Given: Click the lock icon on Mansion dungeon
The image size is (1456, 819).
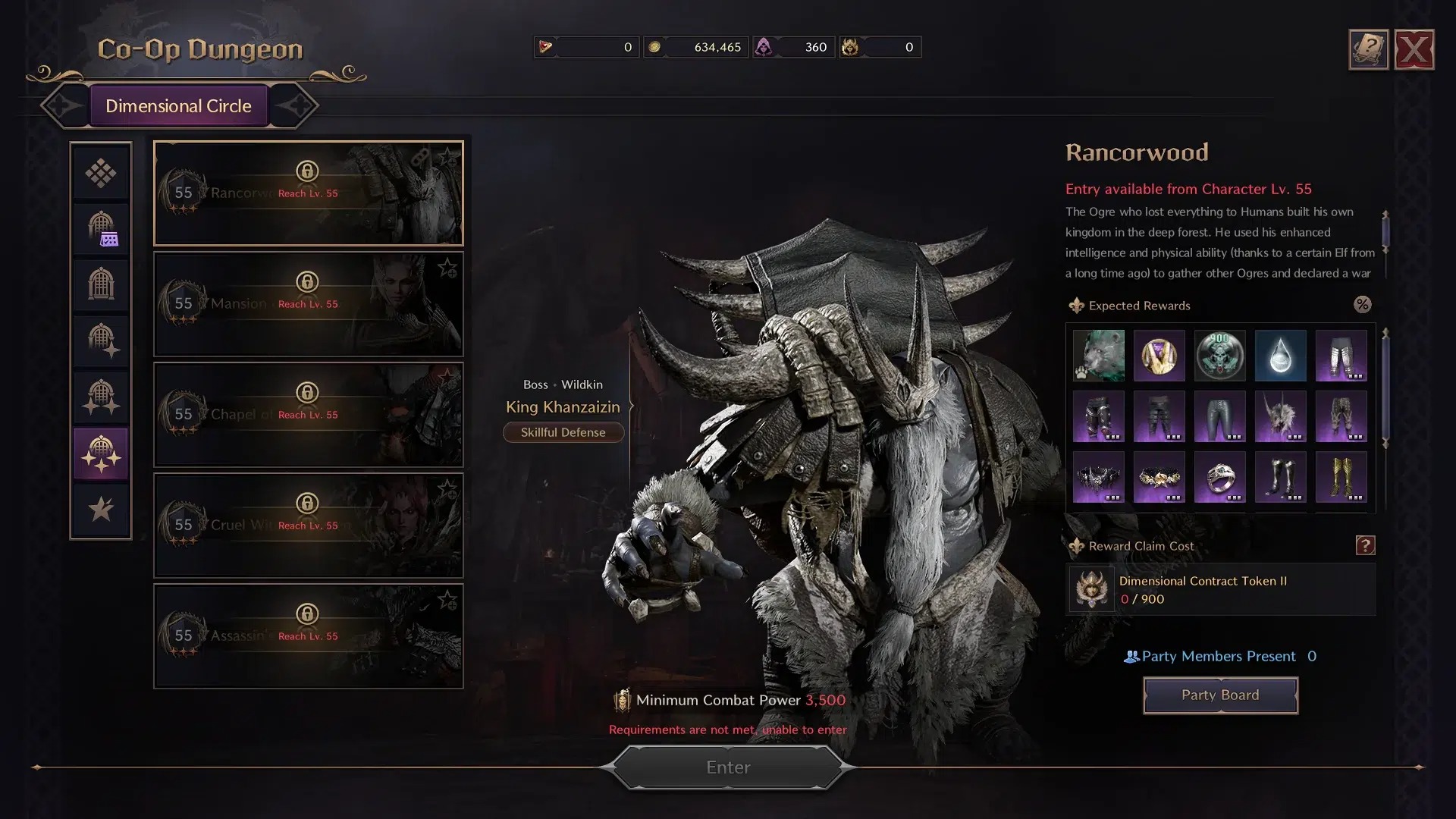Looking at the screenshot, I should coord(307,284).
